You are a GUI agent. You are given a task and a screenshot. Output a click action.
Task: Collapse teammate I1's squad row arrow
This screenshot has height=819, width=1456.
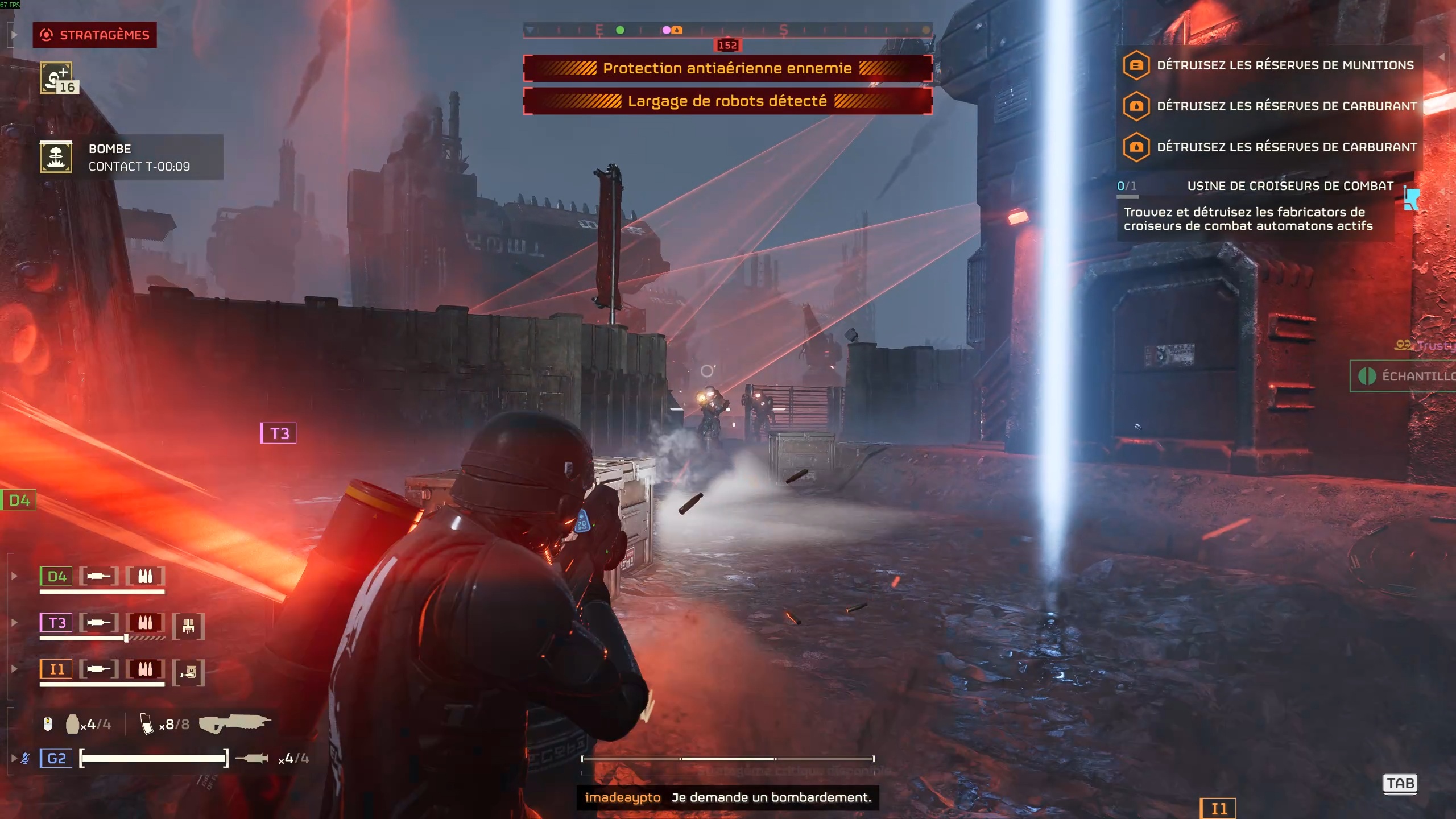(14, 668)
